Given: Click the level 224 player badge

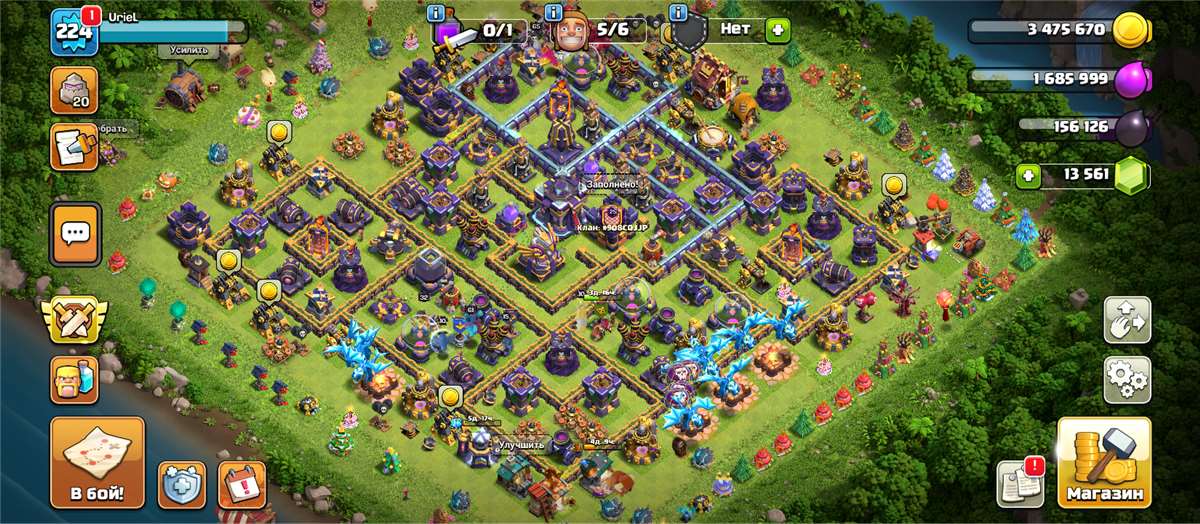Looking at the screenshot, I should [x=74, y=32].
